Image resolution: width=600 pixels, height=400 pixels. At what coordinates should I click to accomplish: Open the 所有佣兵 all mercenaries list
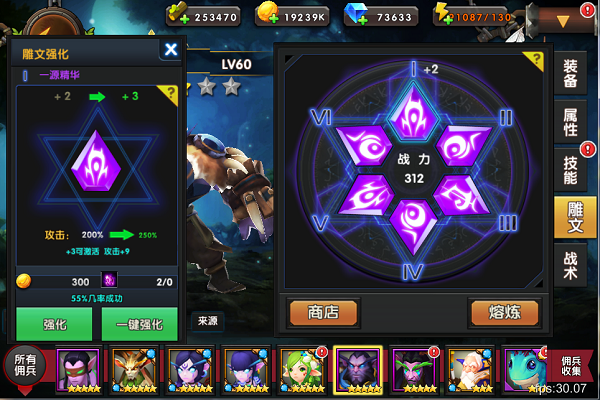pyautogui.click(x=24, y=366)
